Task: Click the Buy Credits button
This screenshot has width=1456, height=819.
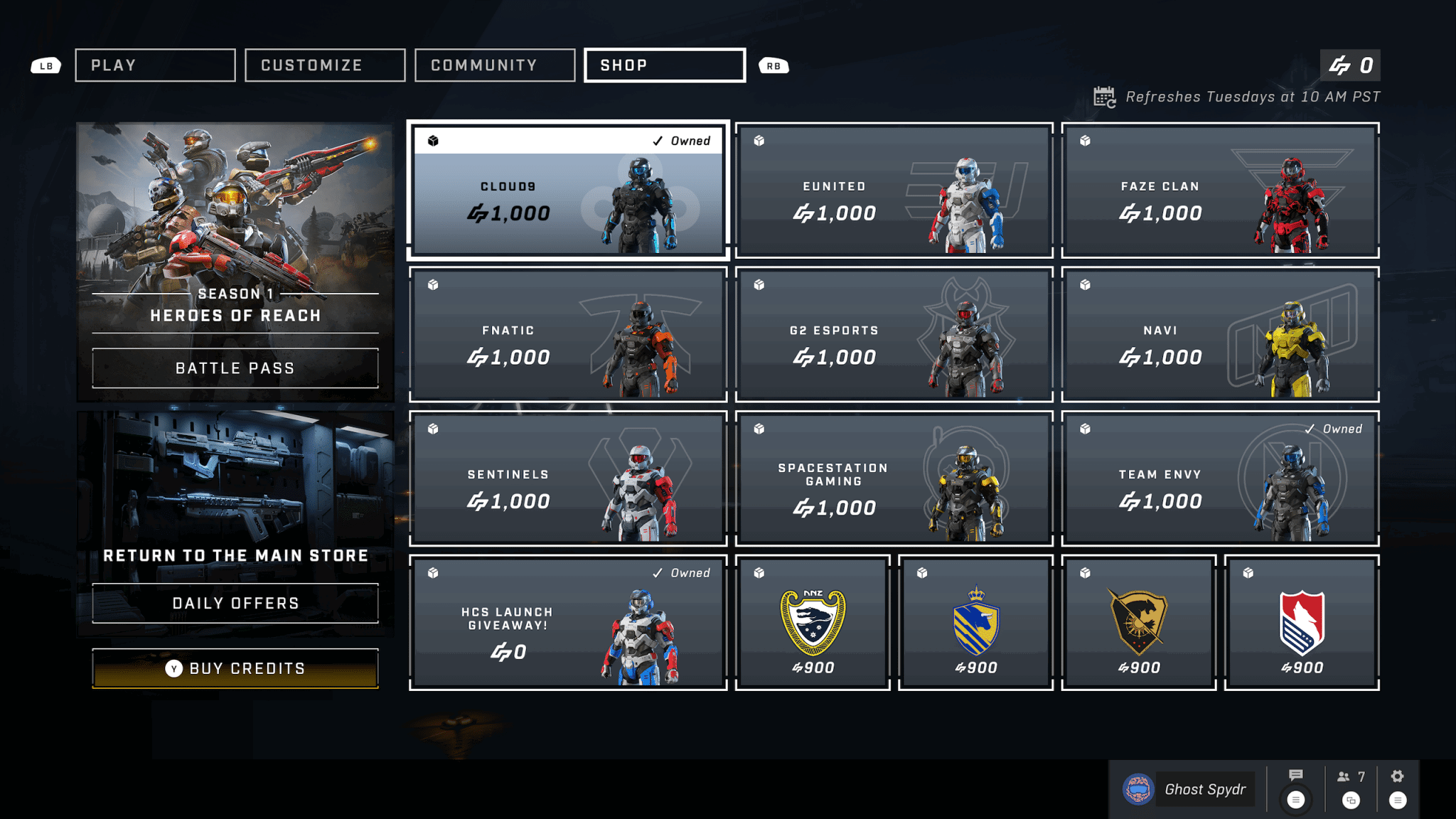Action: 235,668
